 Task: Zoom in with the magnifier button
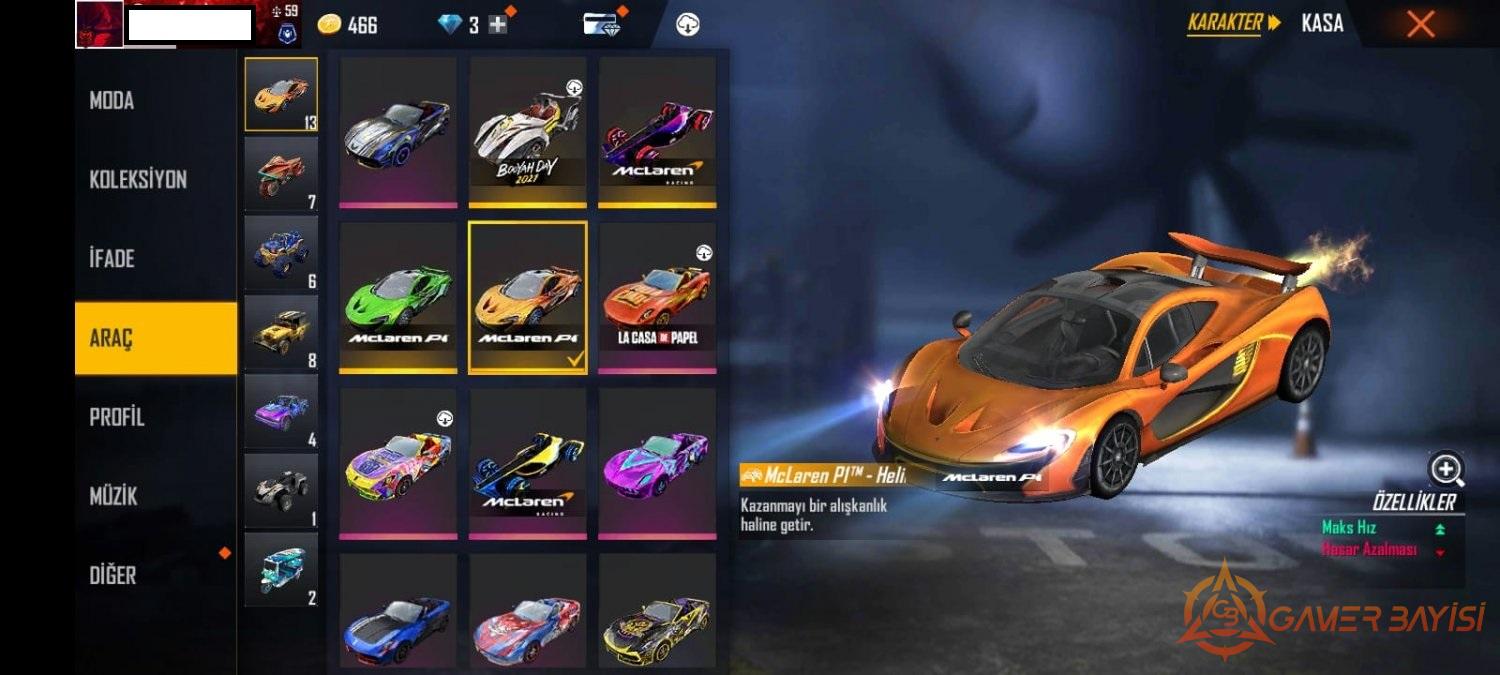click(x=1446, y=468)
